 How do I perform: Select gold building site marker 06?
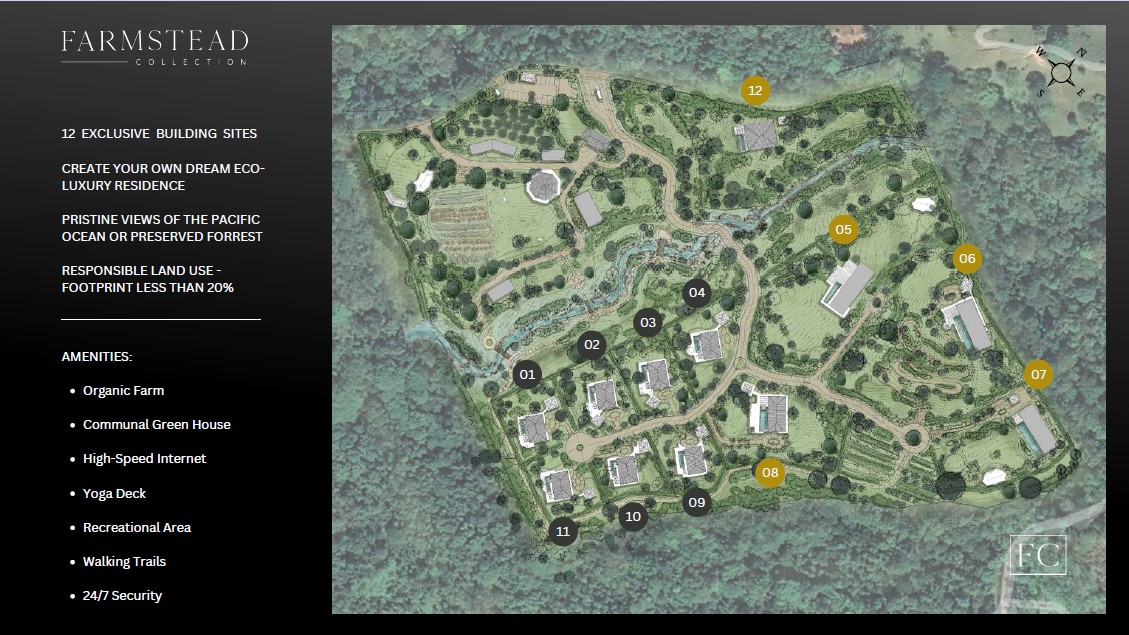tap(966, 259)
